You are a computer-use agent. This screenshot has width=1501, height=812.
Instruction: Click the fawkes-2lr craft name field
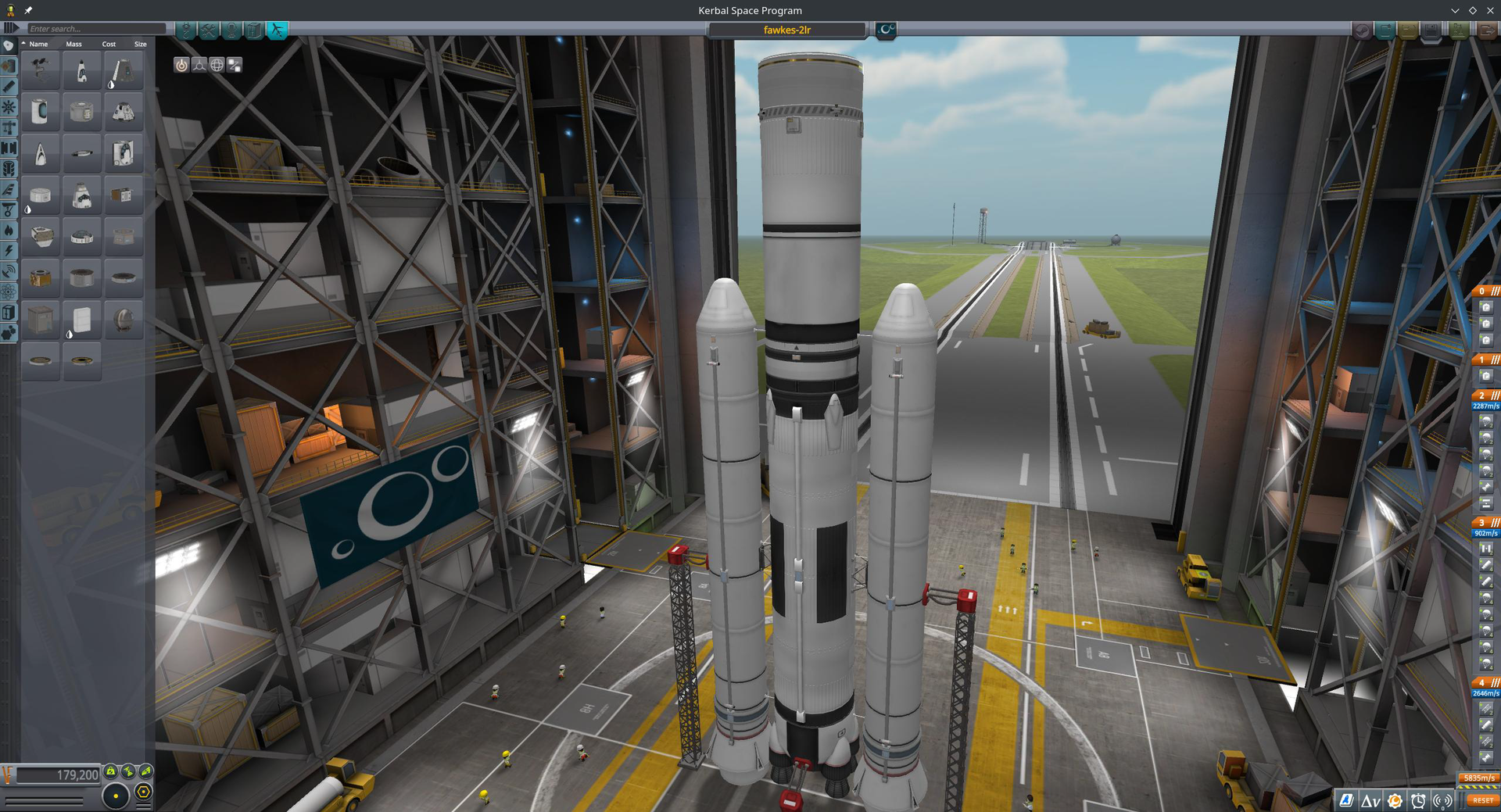(786, 30)
